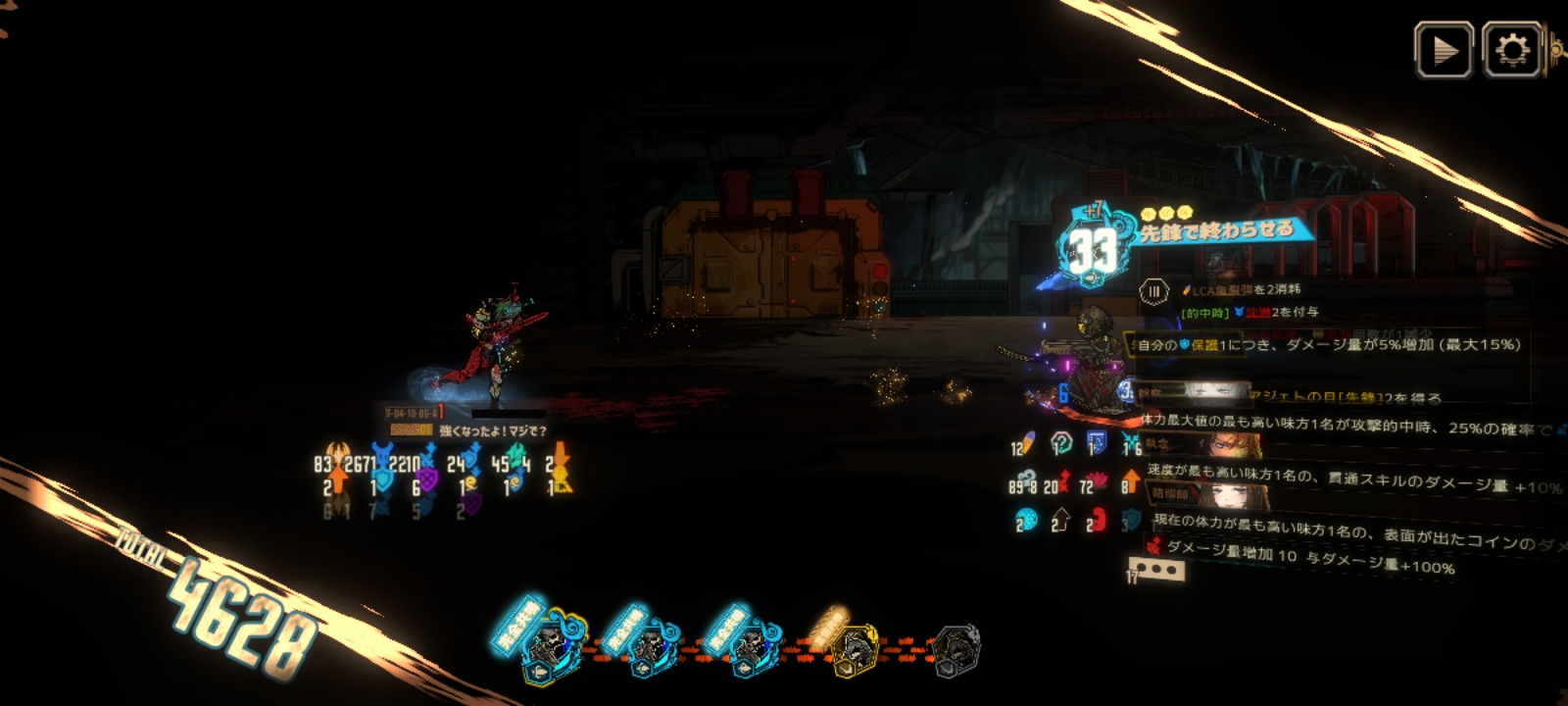Viewport: 1568px width, 706px height.
Task: Select the grey unlit chain skill icon
Action: coord(955,650)
